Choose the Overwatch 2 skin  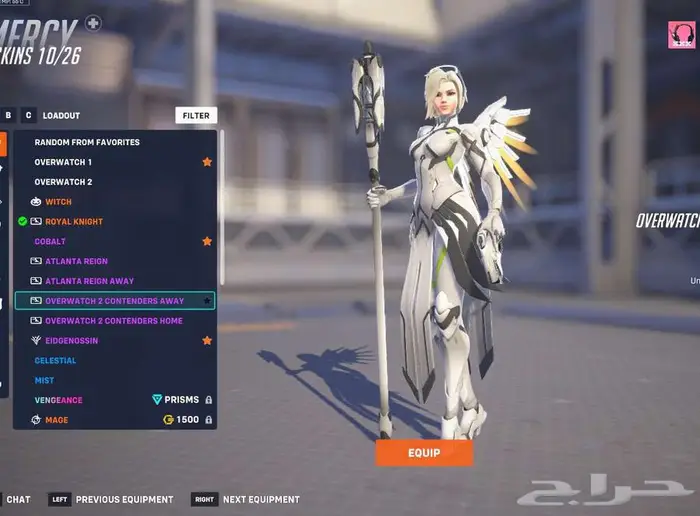[63, 182]
